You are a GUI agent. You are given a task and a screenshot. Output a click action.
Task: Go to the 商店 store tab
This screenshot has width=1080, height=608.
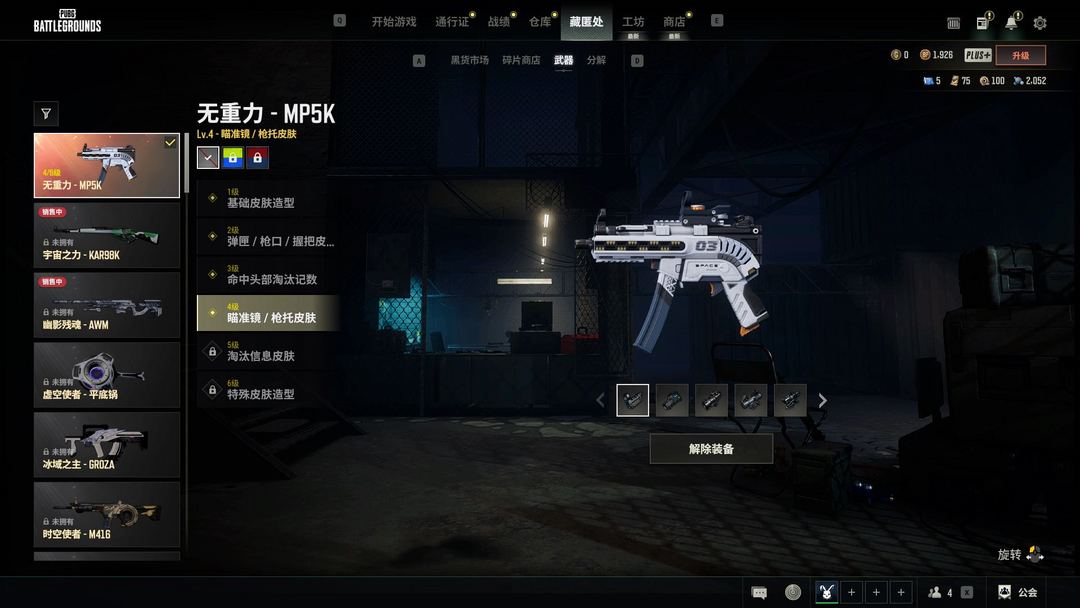[x=674, y=22]
